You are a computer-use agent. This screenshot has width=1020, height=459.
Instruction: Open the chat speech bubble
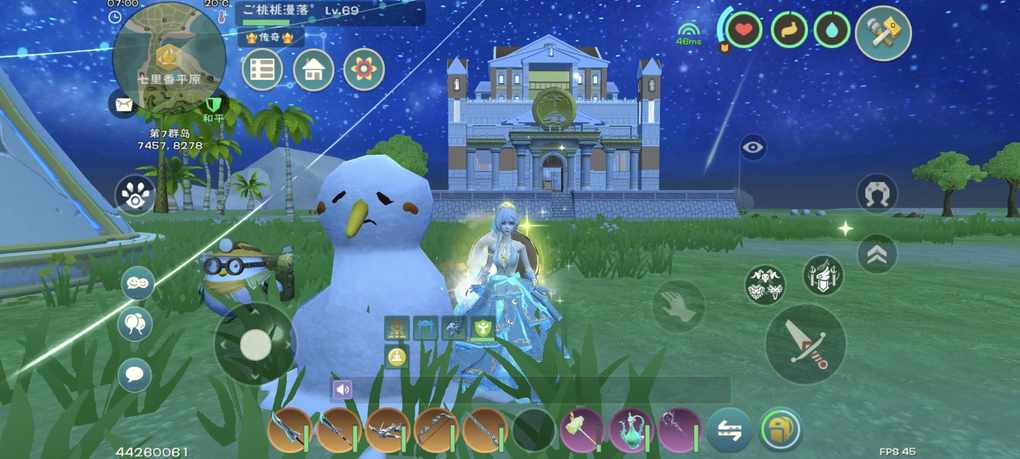pos(135,375)
